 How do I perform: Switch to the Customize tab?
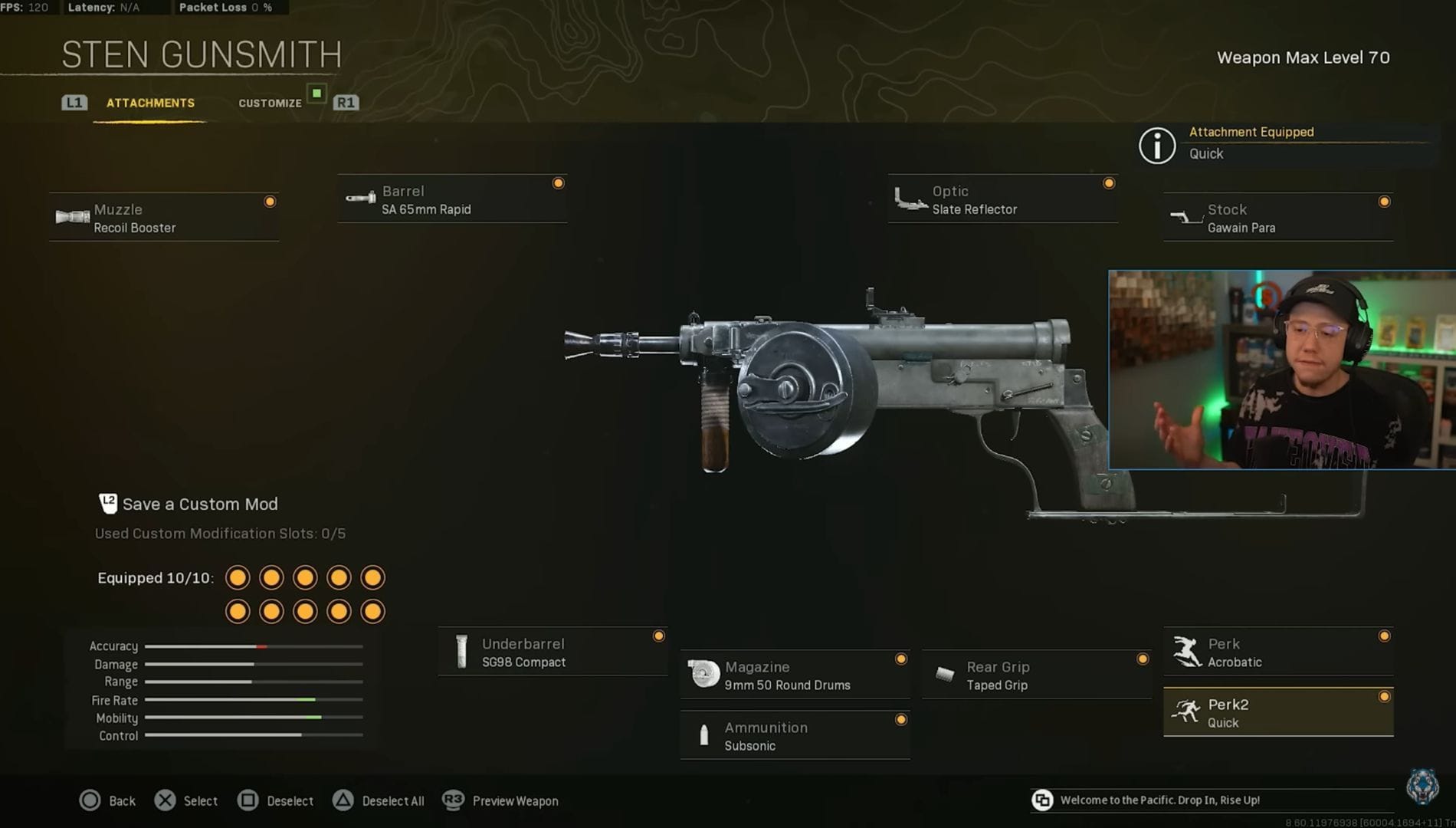click(x=270, y=102)
